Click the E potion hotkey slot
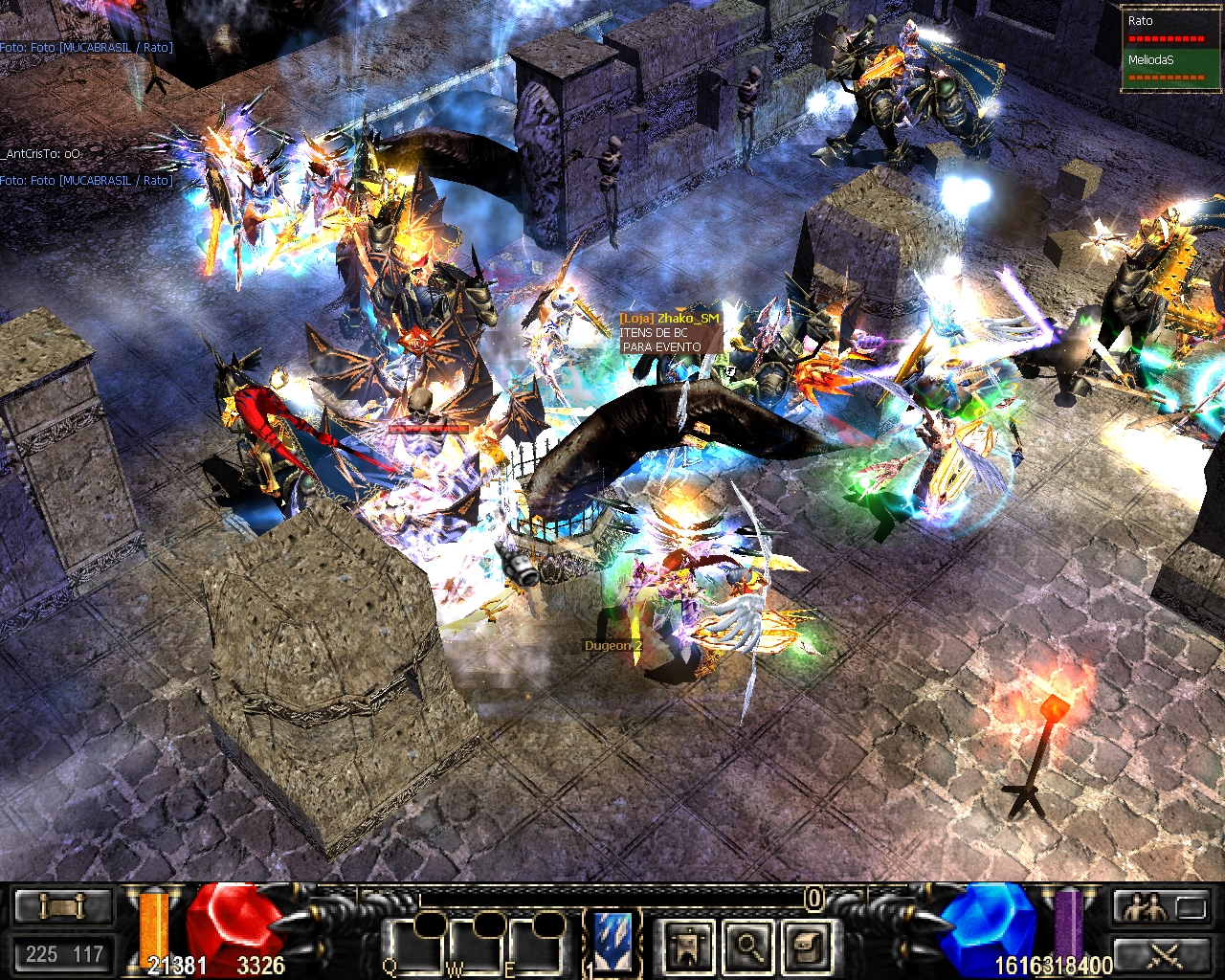The width and height of the screenshot is (1225, 980). coord(536,946)
